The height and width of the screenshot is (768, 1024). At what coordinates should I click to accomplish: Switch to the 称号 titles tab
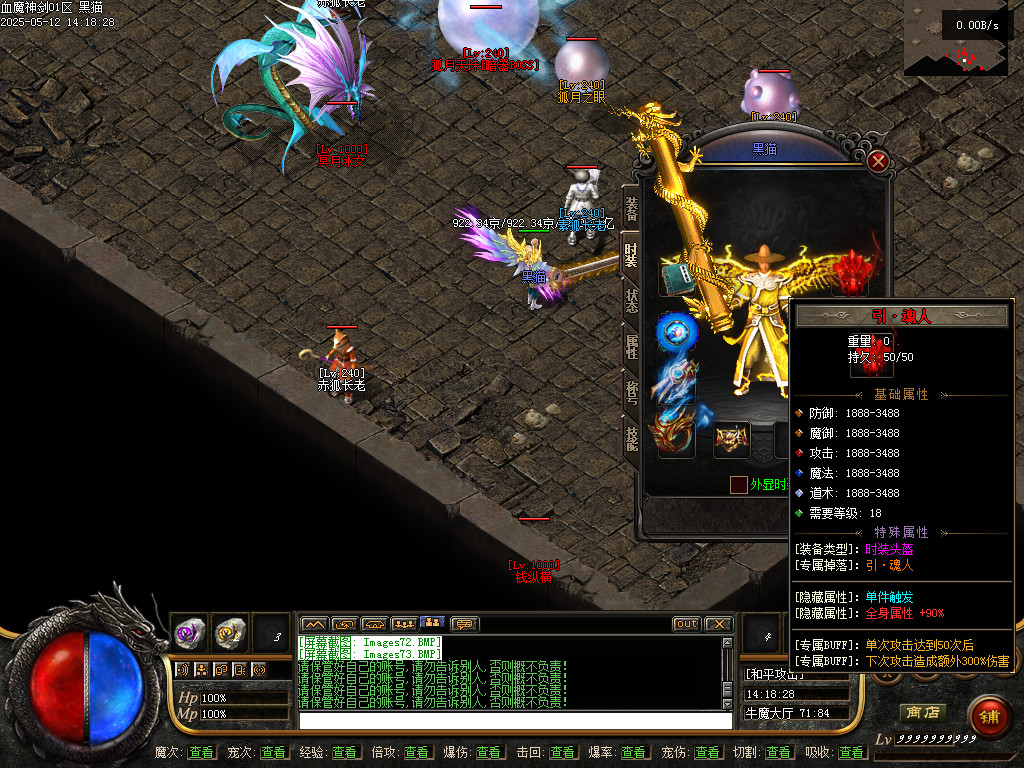(631, 393)
